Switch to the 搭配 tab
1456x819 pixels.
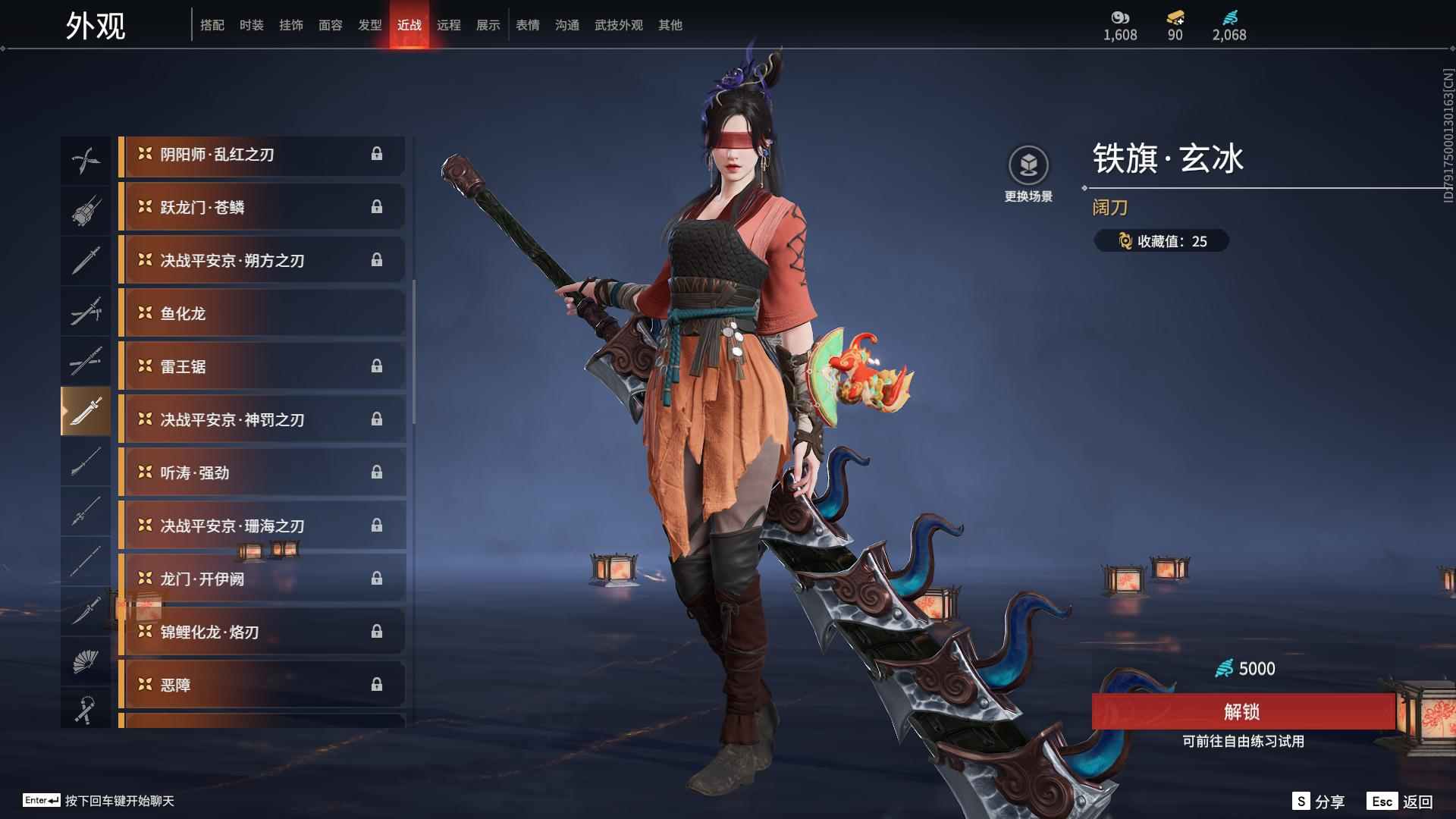coord(212,25)
